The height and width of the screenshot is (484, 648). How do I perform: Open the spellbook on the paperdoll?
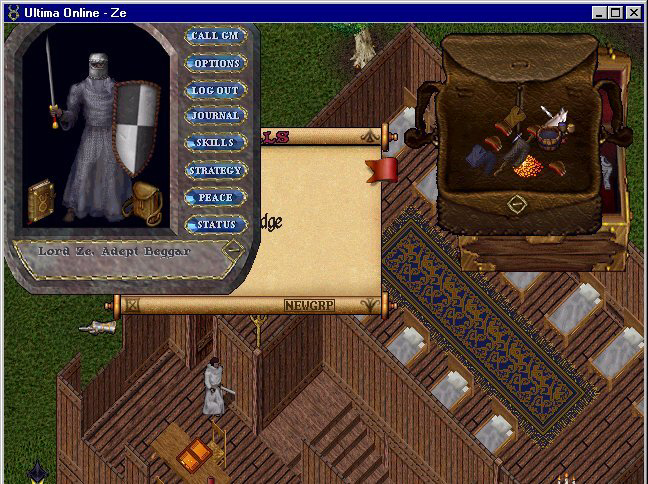(41, 199)
